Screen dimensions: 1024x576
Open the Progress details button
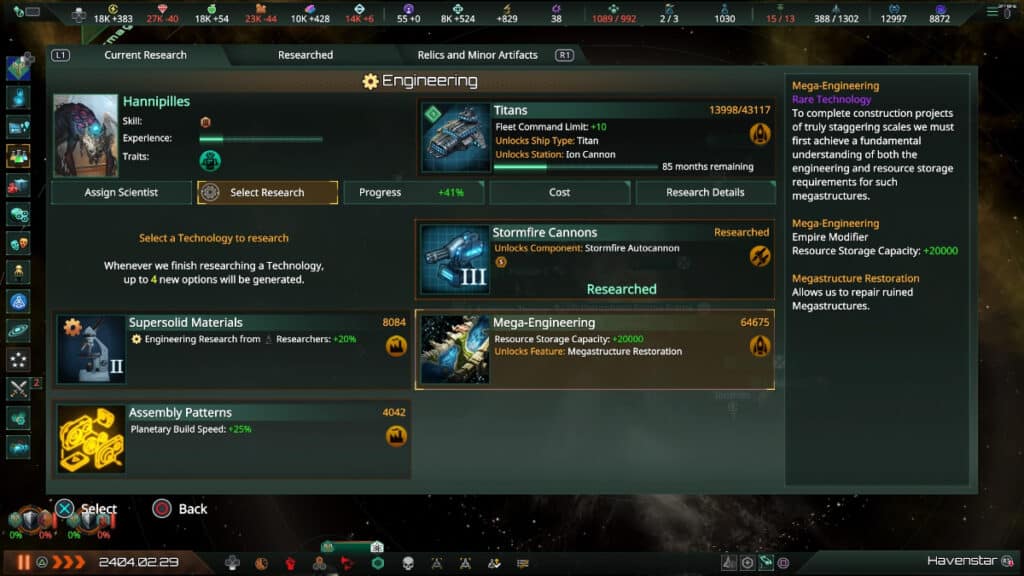click(x=413, y=193)
